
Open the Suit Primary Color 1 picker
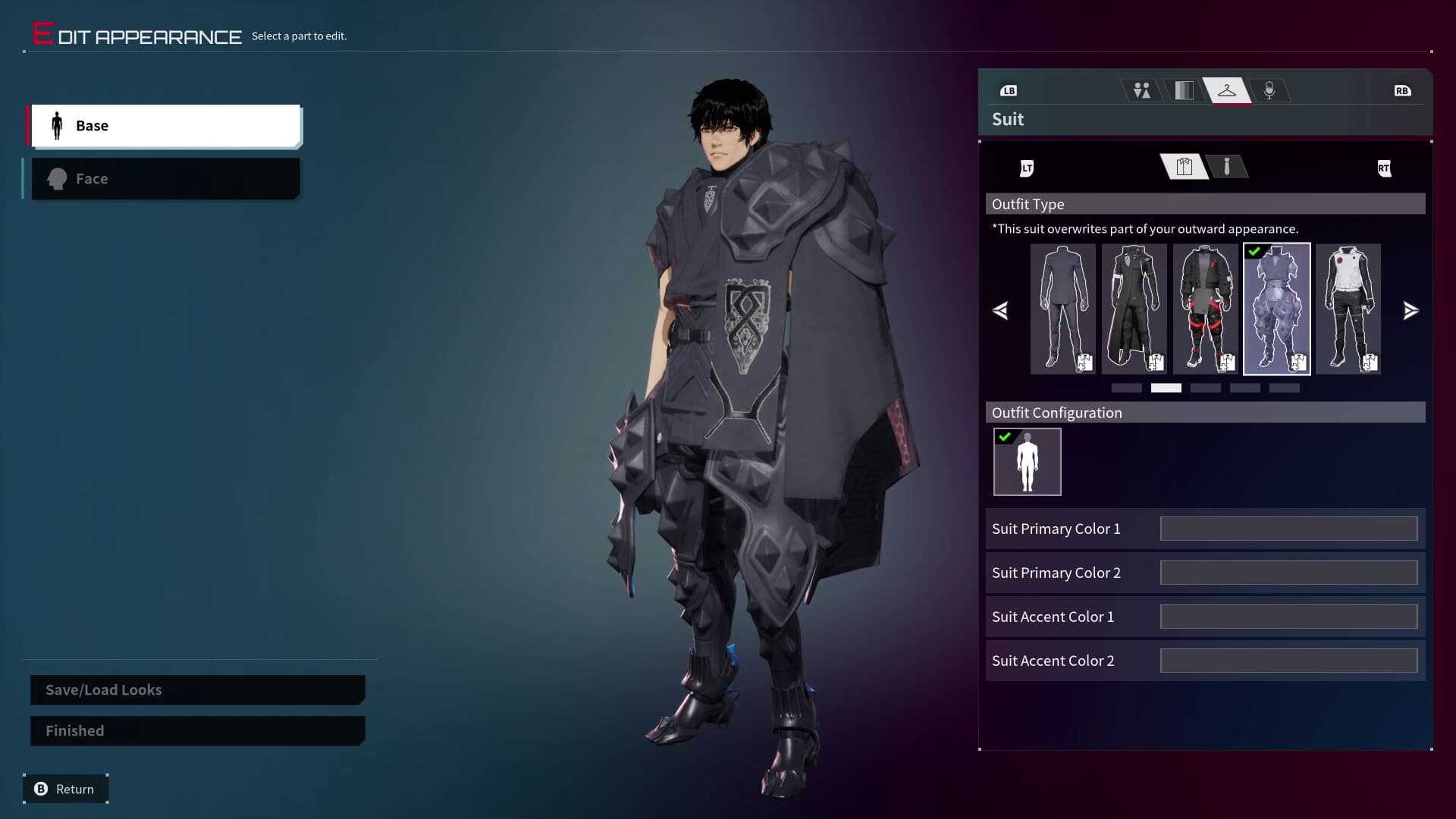point(1288,529)
